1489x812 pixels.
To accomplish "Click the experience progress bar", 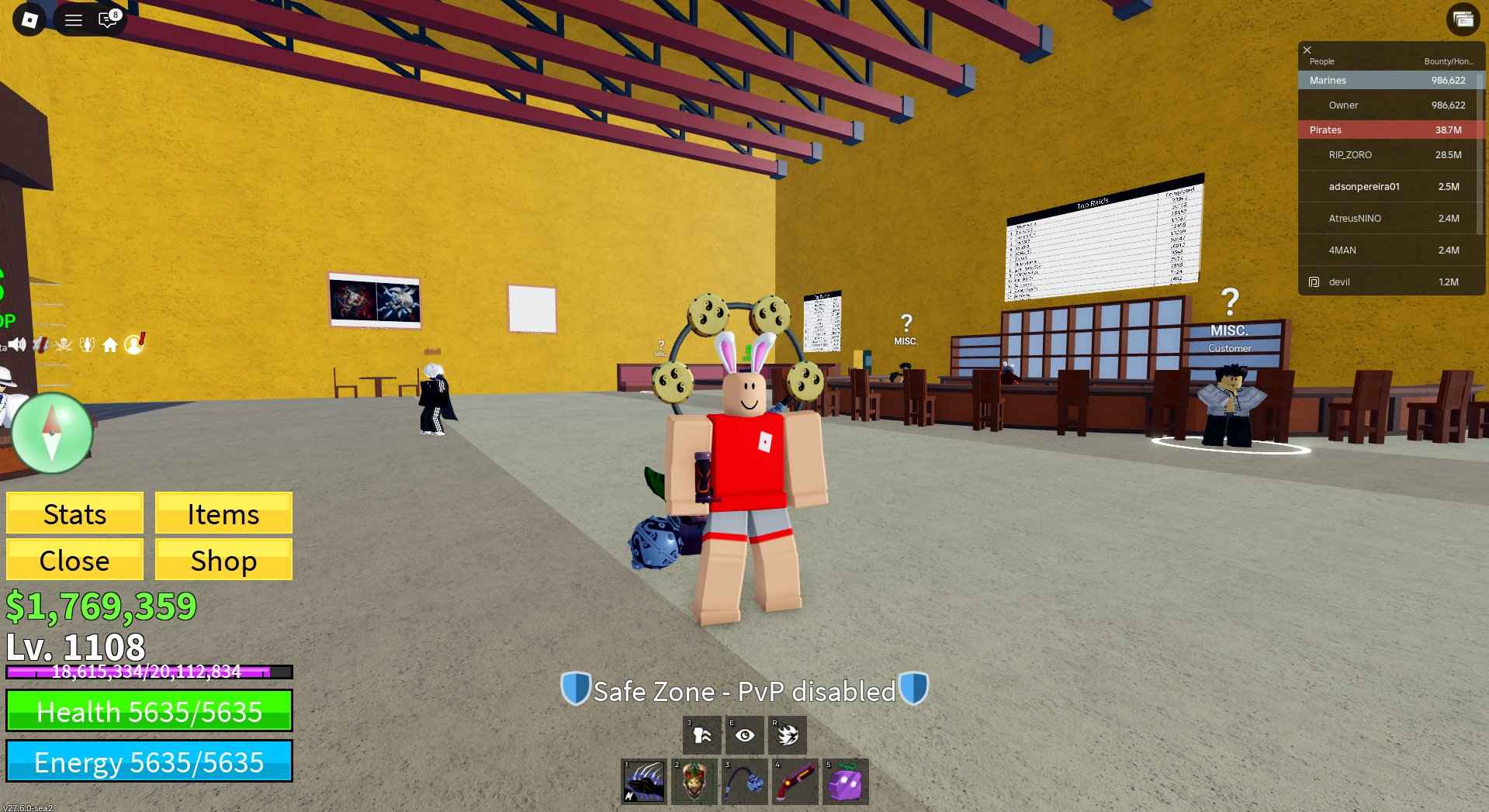I will 147,672.
